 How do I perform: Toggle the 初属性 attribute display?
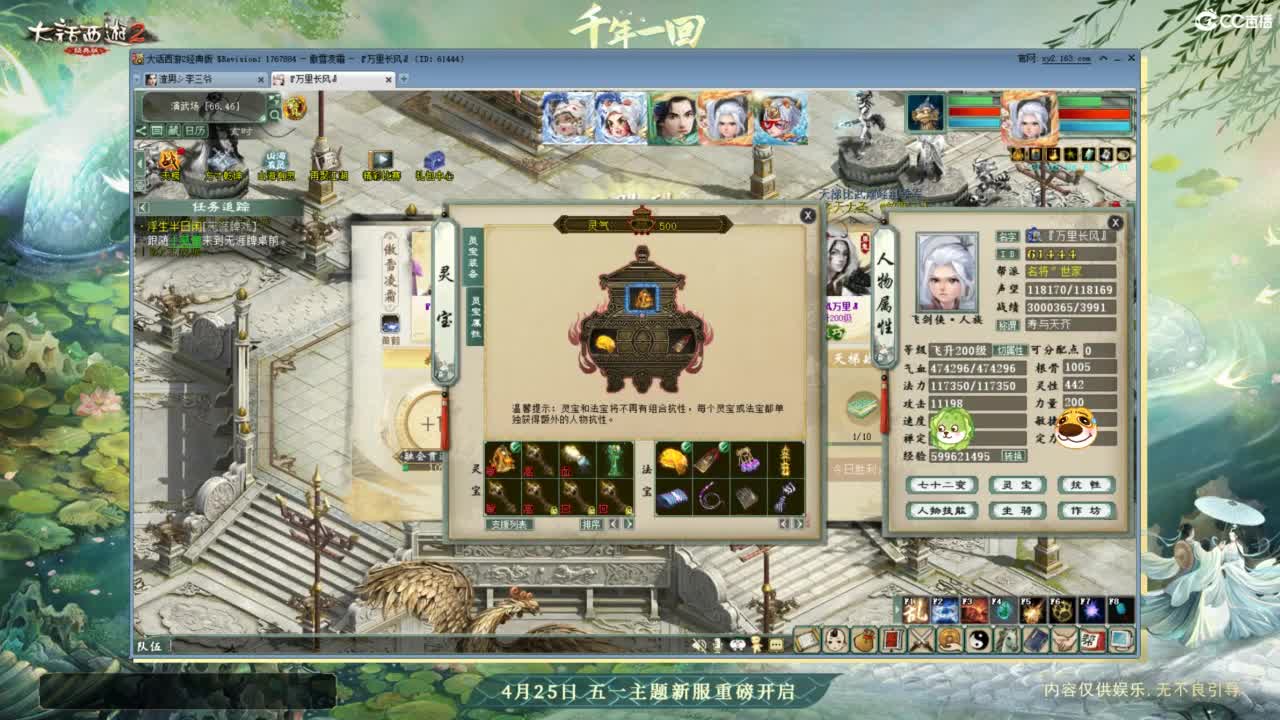1010,350
